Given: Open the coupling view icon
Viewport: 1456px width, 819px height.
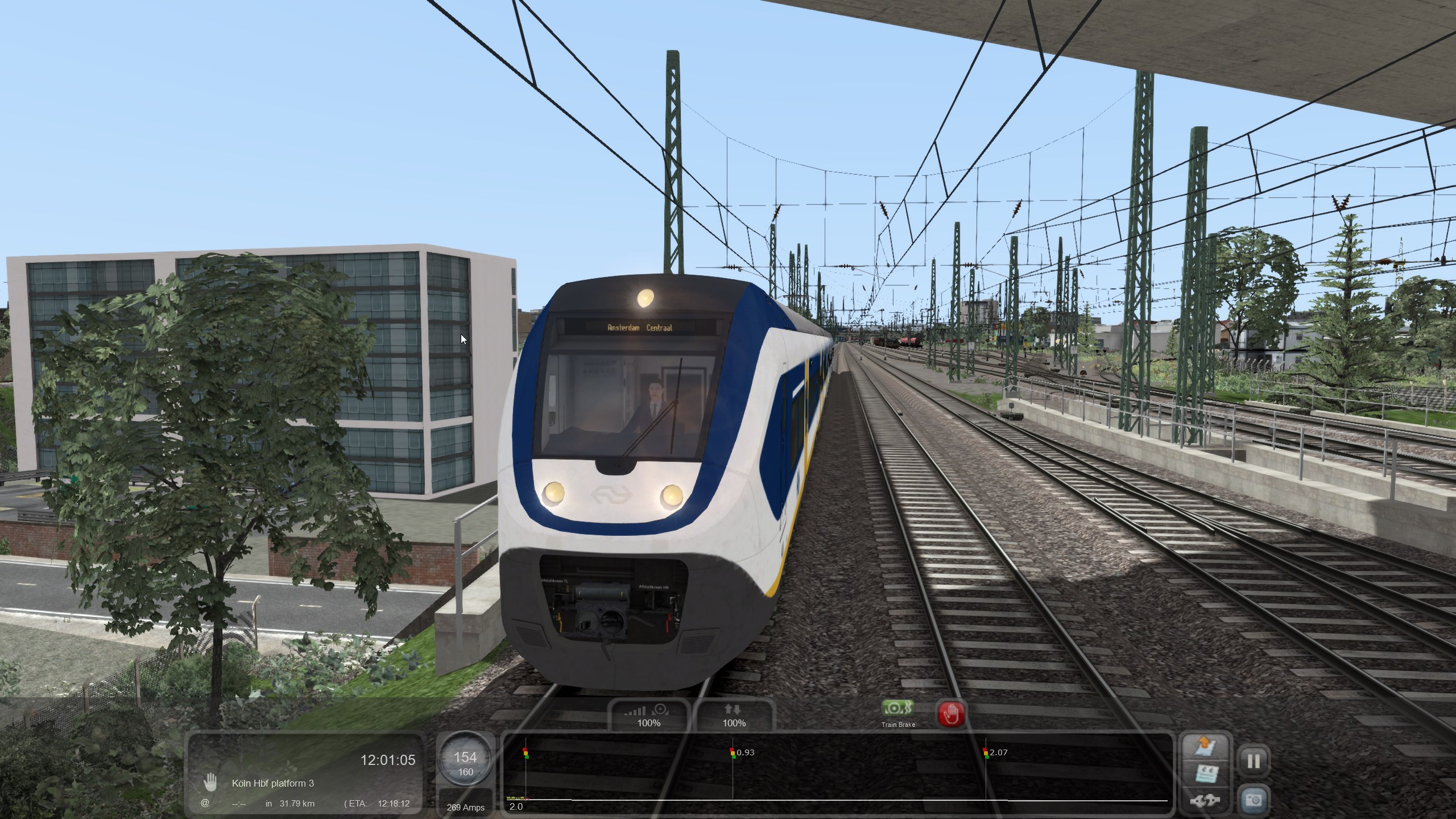Looking at the screenshot, I should pyautogui.click(x=1205, y=801).
